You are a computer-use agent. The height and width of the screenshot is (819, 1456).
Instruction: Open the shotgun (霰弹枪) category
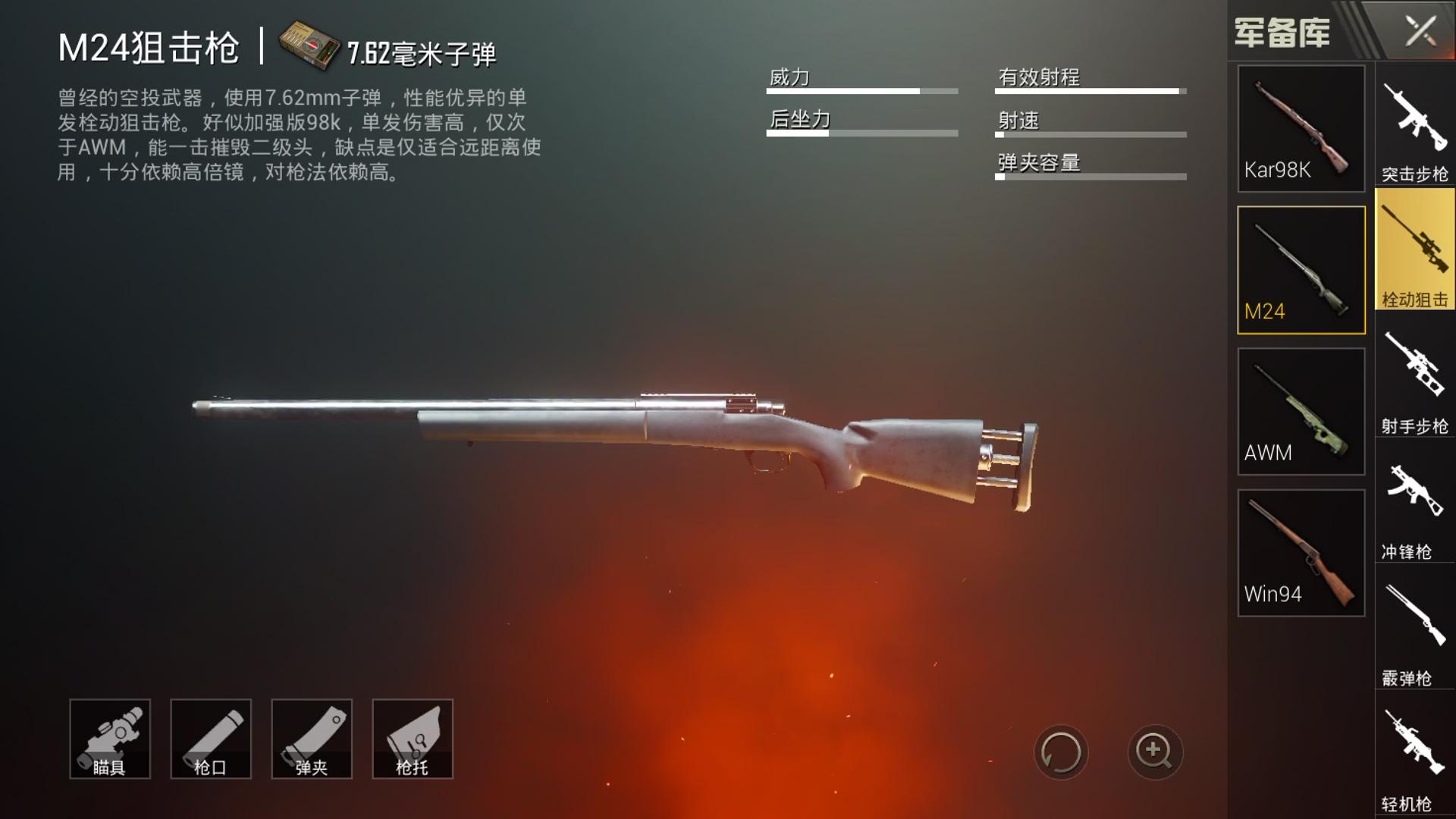tap(1414, 629)
